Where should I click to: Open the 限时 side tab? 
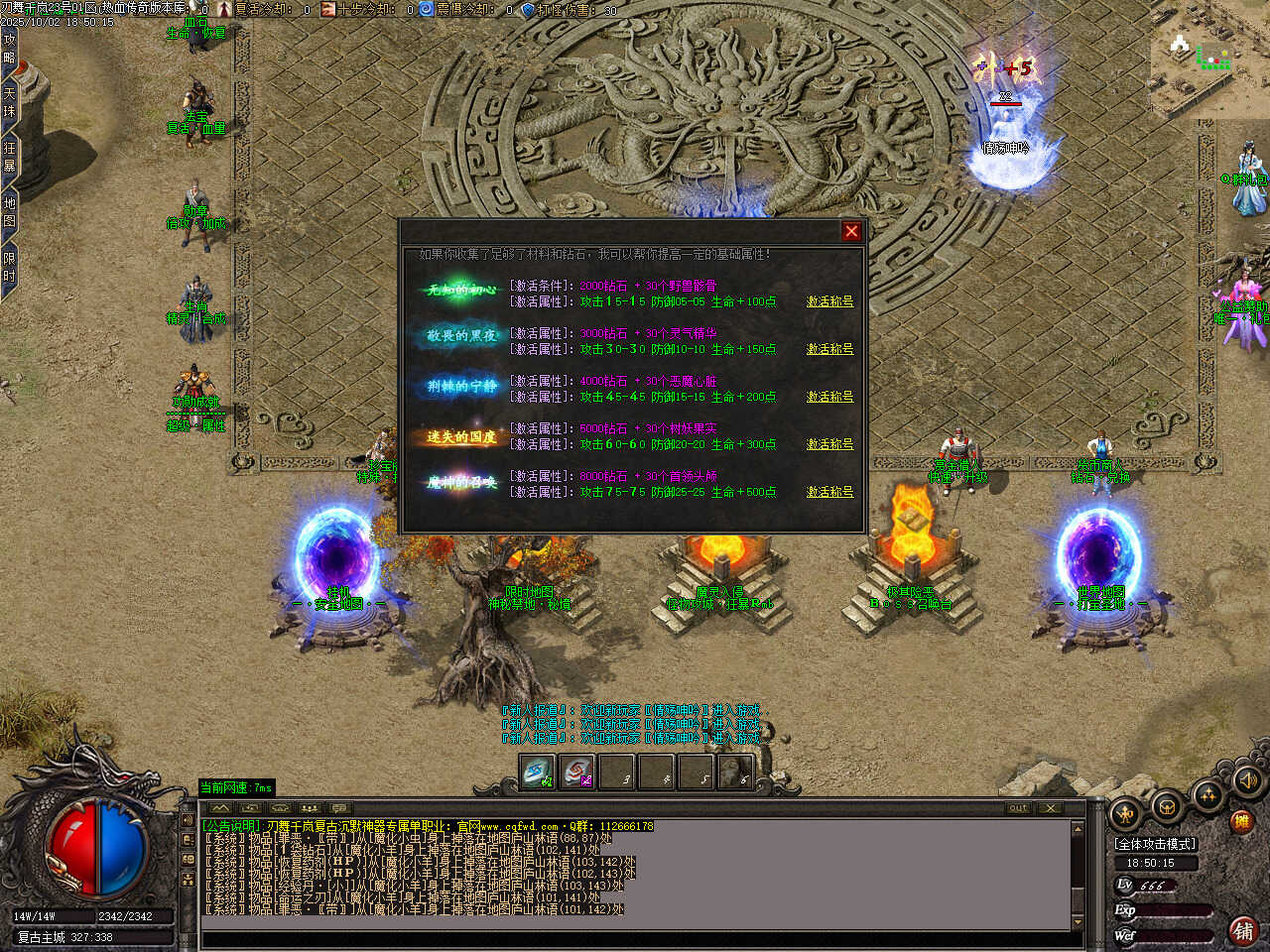tap(9, 266)
